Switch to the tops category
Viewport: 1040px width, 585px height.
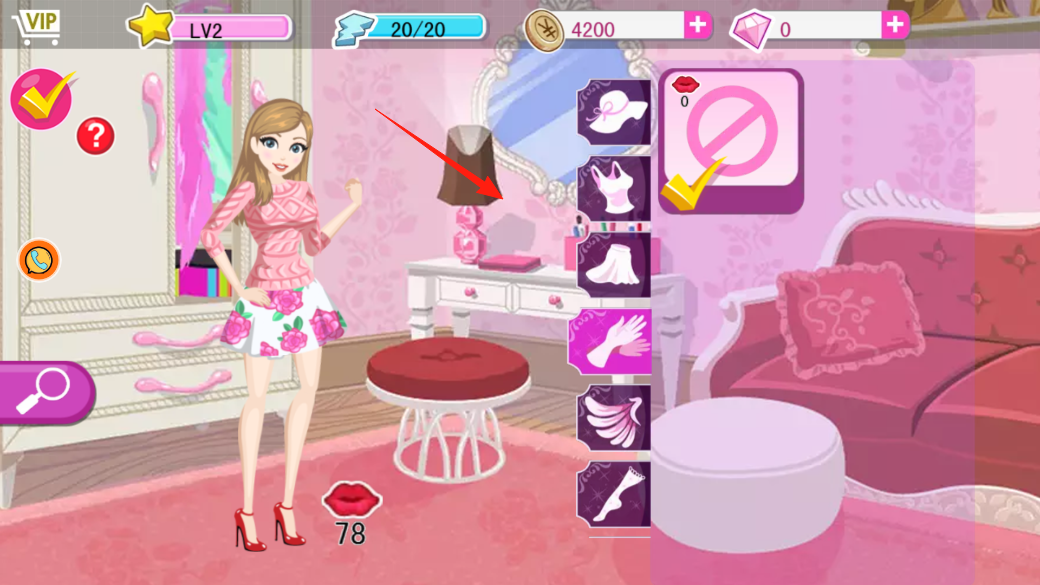613,188
